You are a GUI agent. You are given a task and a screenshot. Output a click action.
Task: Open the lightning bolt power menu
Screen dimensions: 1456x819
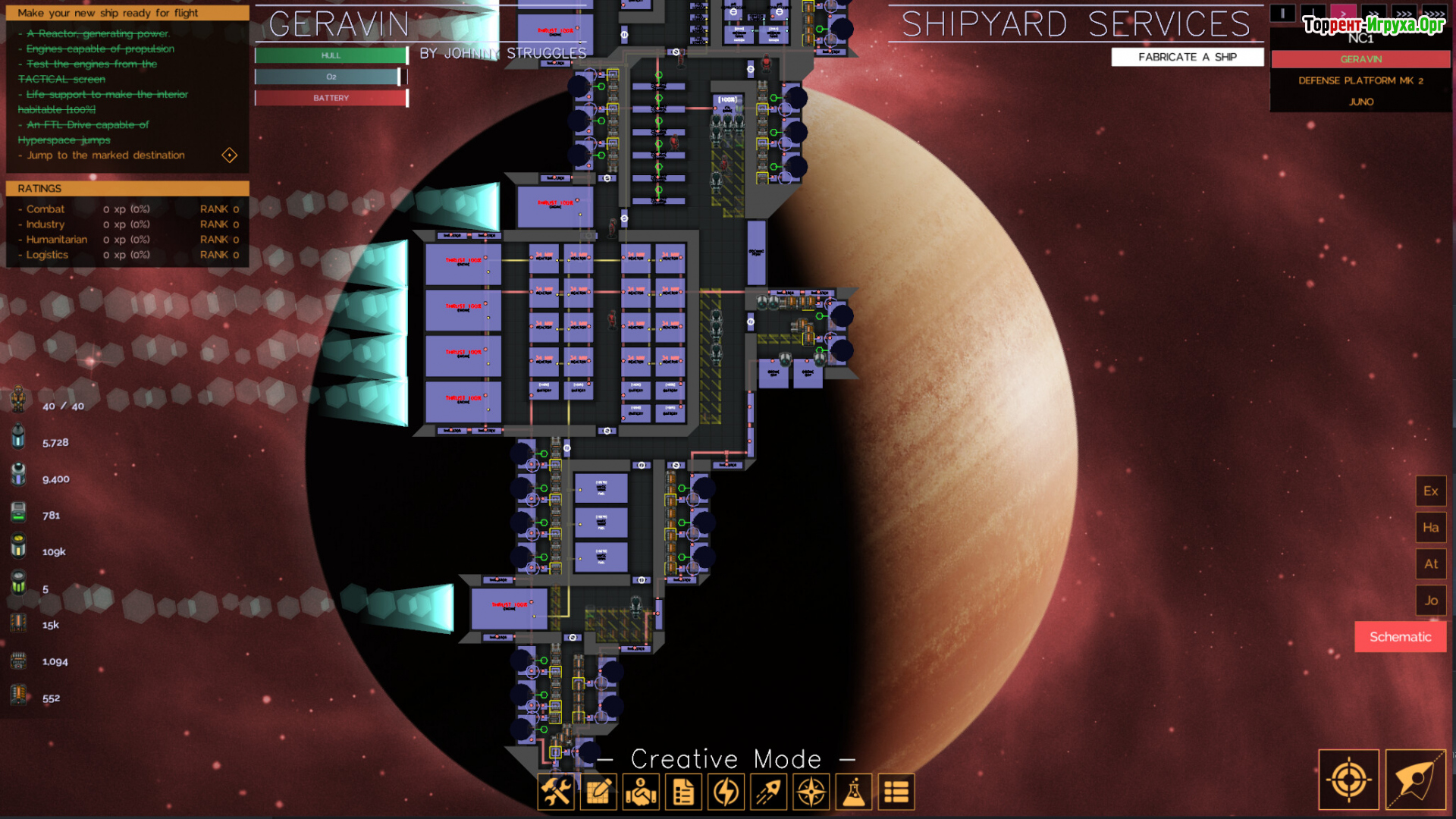(x=726, y=792)
